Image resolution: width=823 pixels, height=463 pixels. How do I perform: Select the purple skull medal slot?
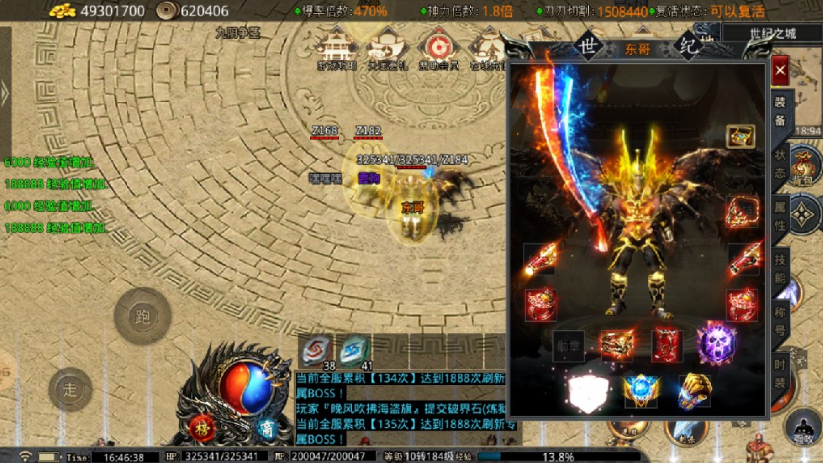tap(716, 344)
